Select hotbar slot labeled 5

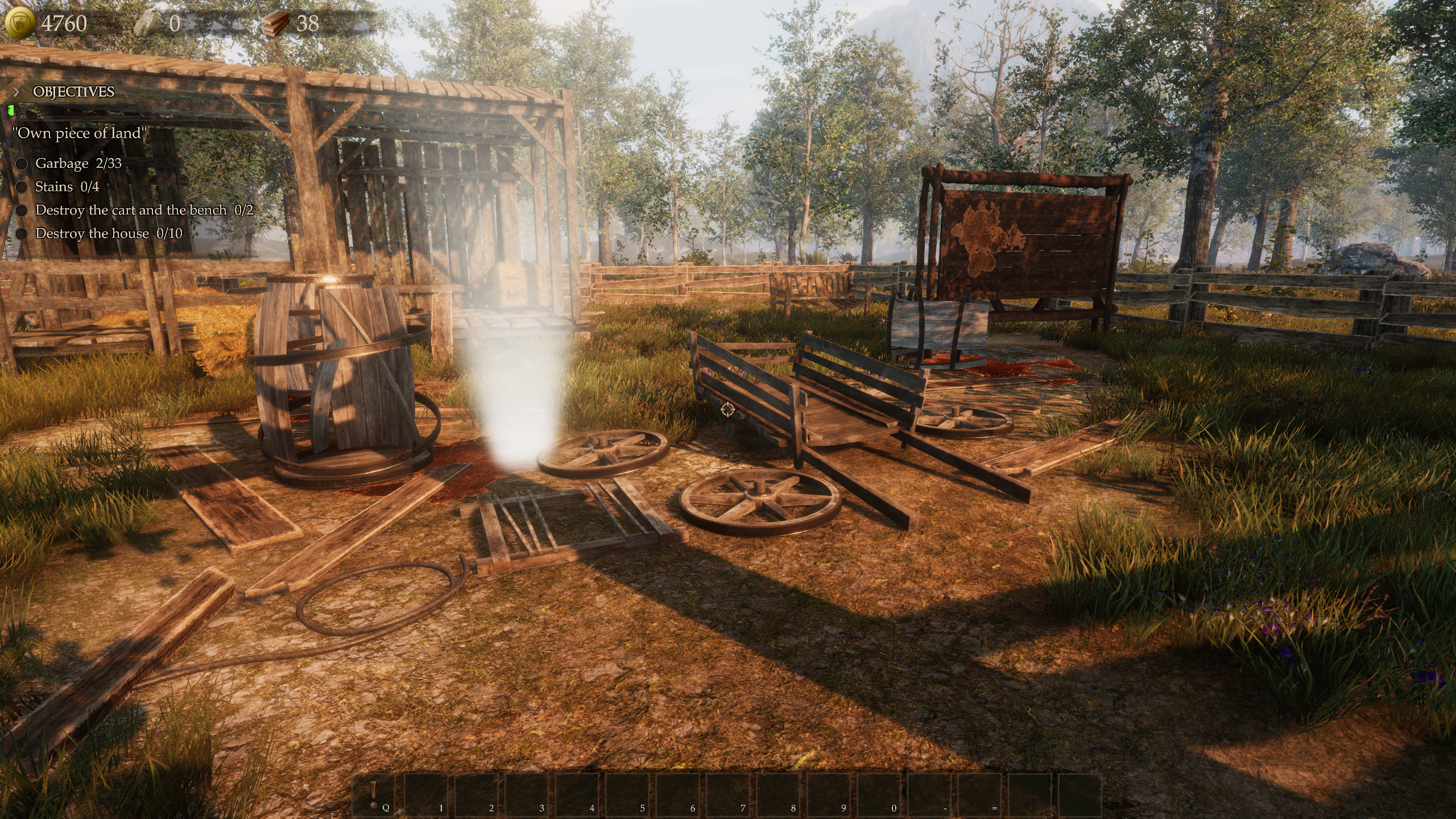630,795
